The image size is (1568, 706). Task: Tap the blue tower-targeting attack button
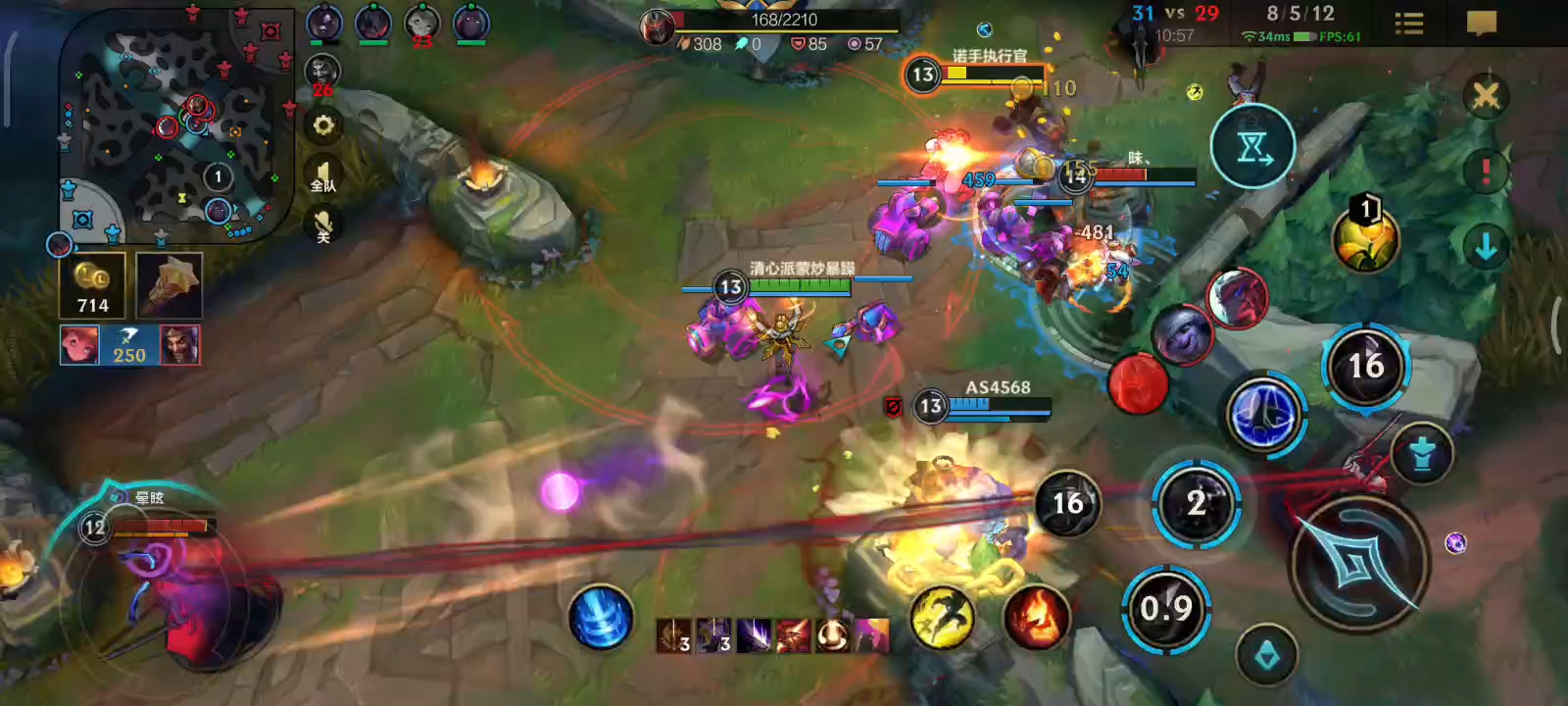point(1421,453)
